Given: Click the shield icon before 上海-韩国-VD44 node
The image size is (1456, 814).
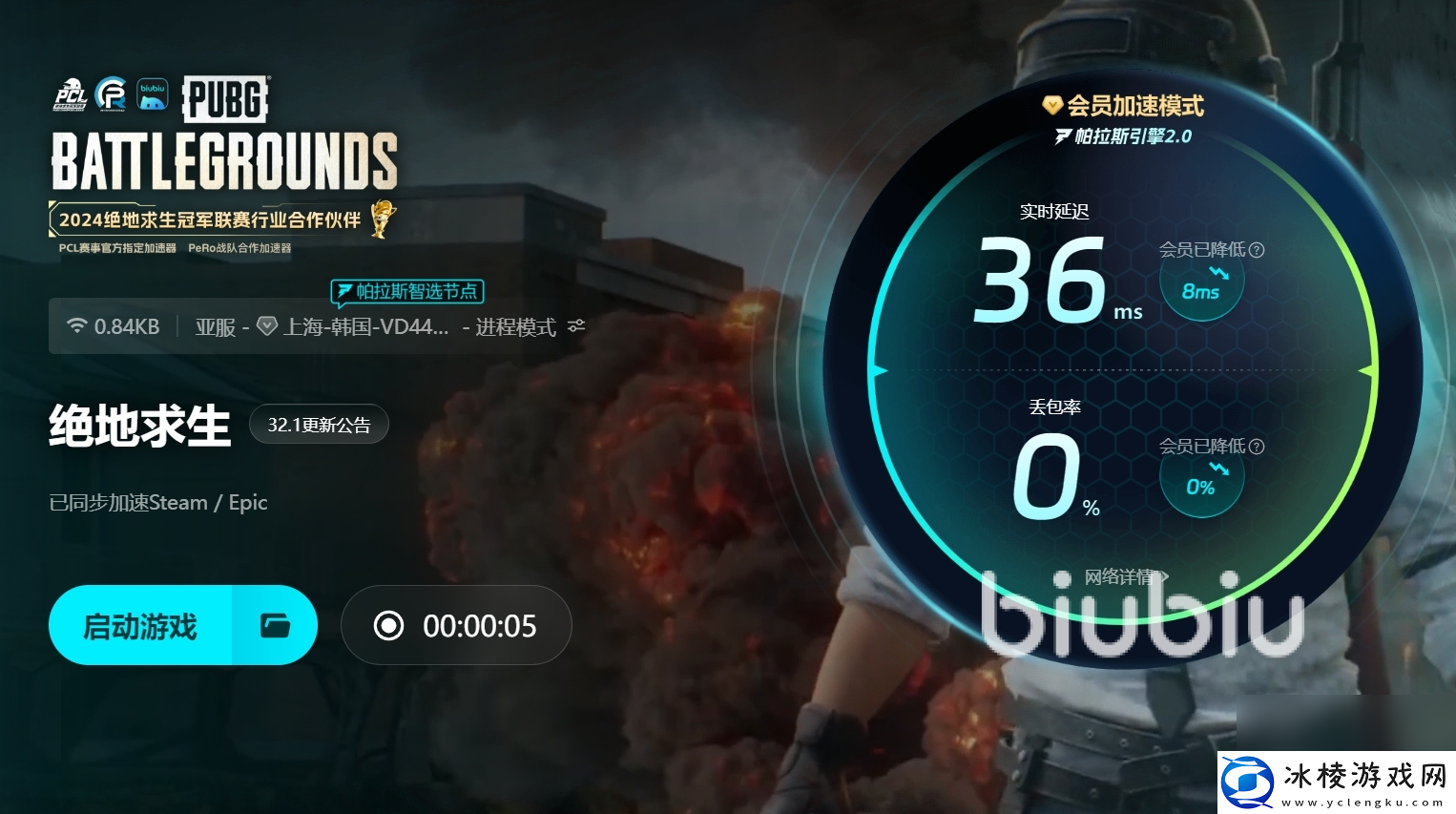Looking at the screenshot, I should click(267, 325).
